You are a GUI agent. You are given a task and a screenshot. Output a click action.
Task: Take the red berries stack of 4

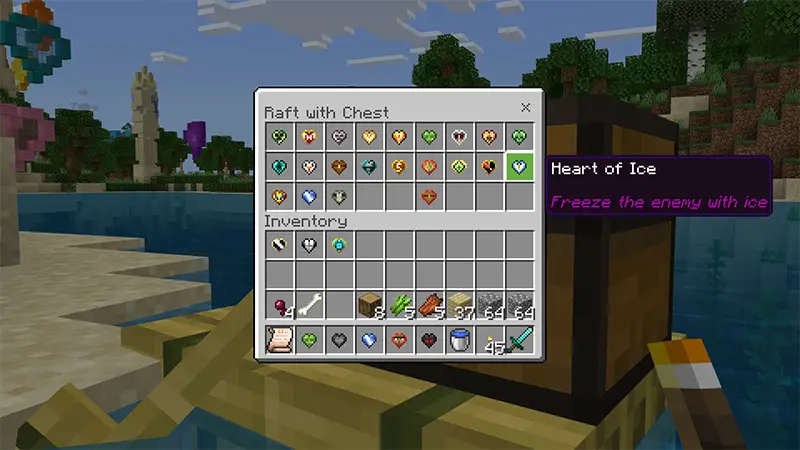click(x=279, y=305)
